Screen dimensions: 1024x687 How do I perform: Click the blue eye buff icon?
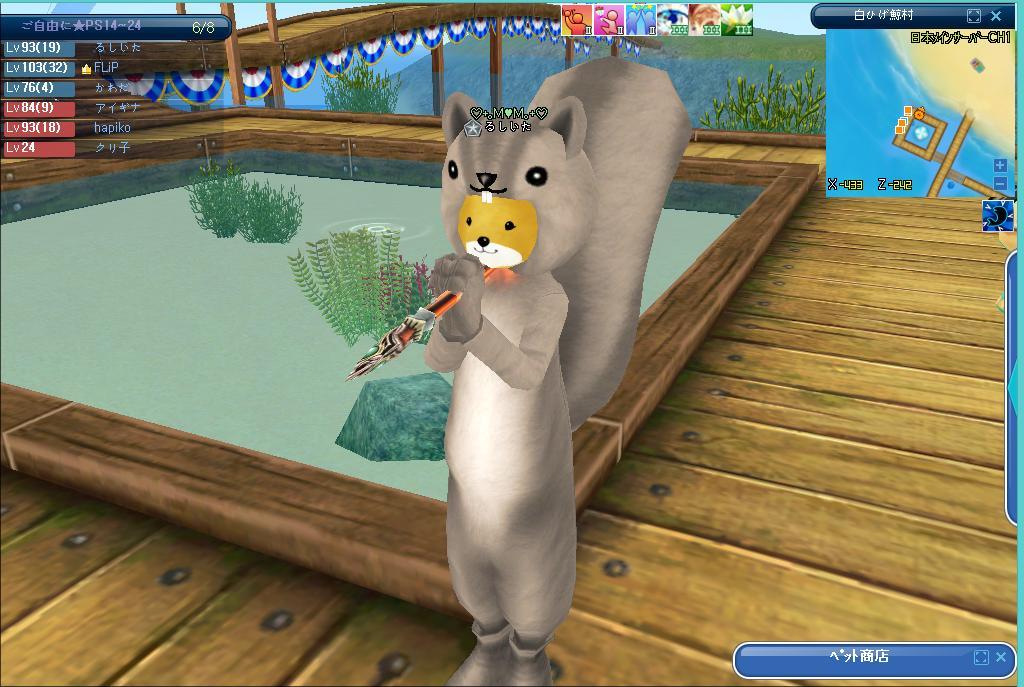pos(673,20)
